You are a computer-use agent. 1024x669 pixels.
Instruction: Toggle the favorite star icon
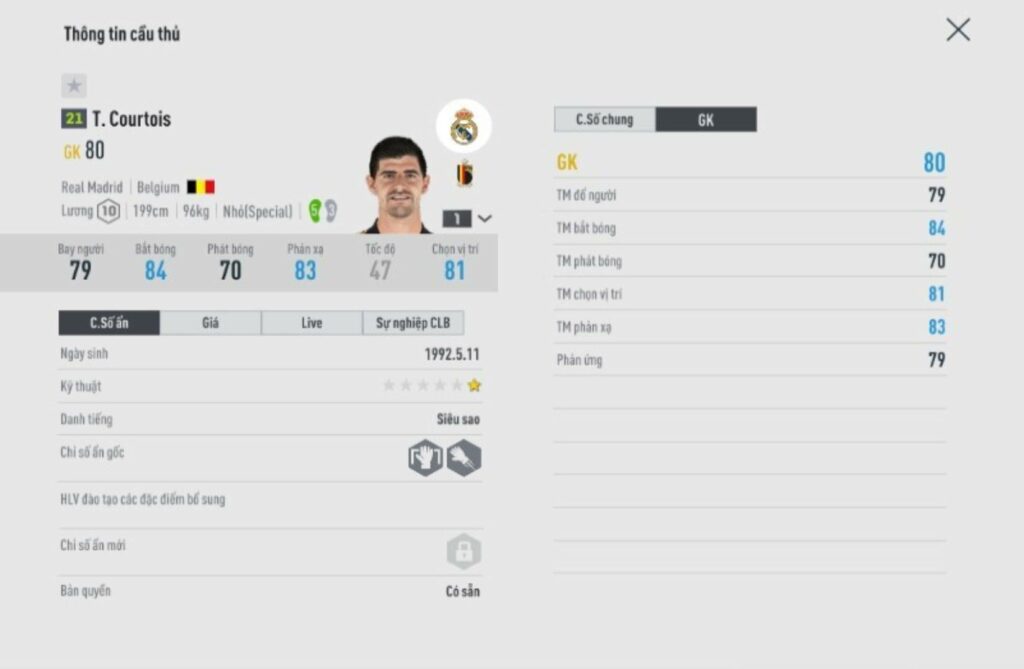[74, 86]
